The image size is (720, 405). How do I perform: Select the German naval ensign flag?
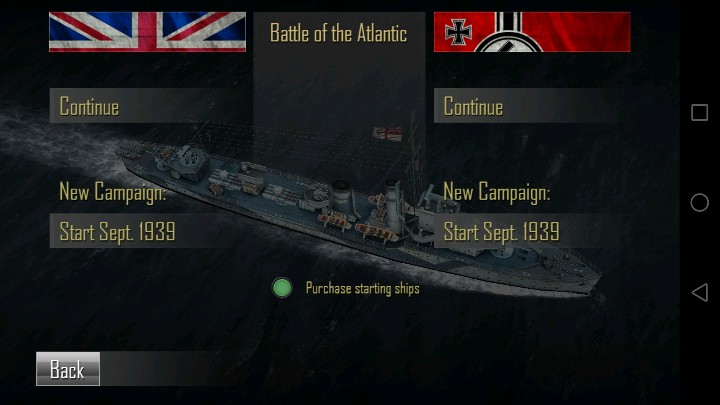pos(532,31)
